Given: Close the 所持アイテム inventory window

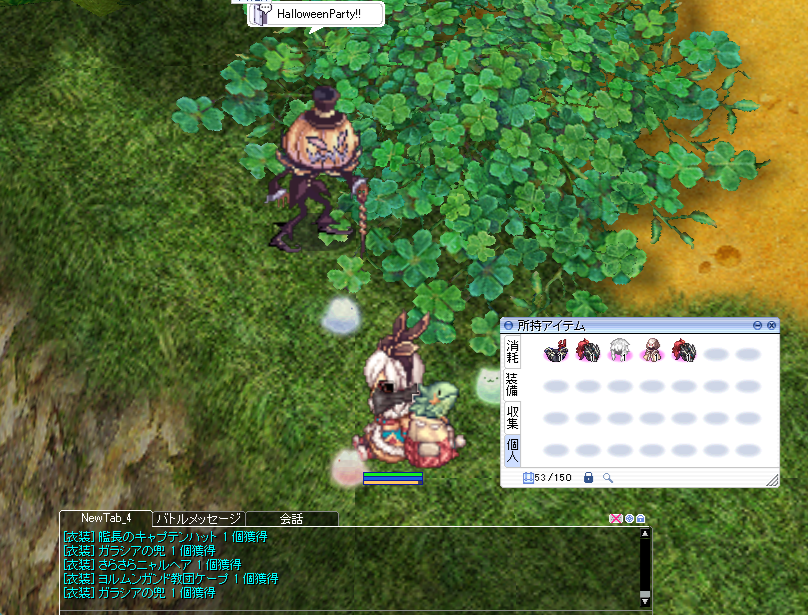Looking at the screenshot, I should point(771,326).
